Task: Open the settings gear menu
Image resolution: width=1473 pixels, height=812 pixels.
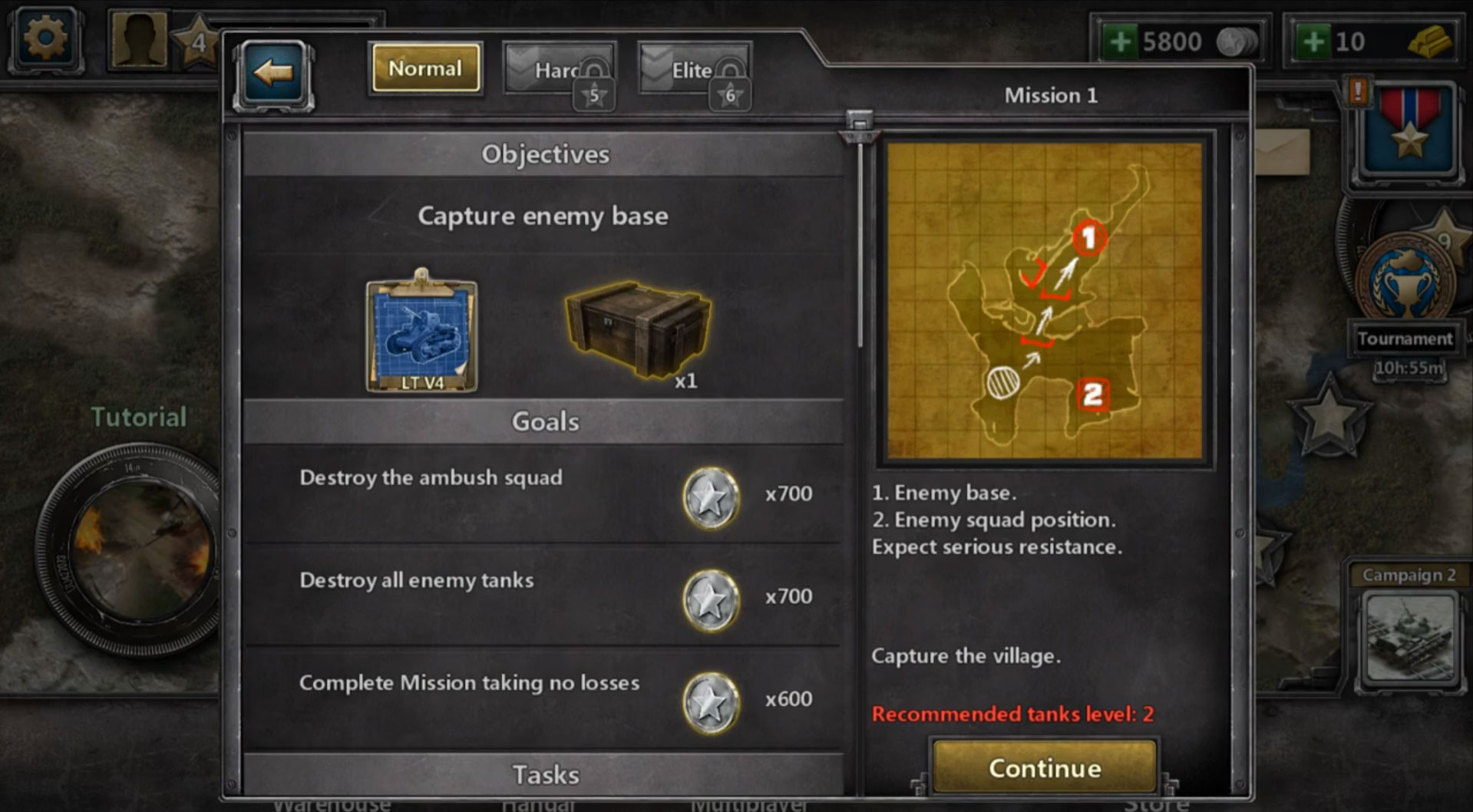Action: pos(44,36)
